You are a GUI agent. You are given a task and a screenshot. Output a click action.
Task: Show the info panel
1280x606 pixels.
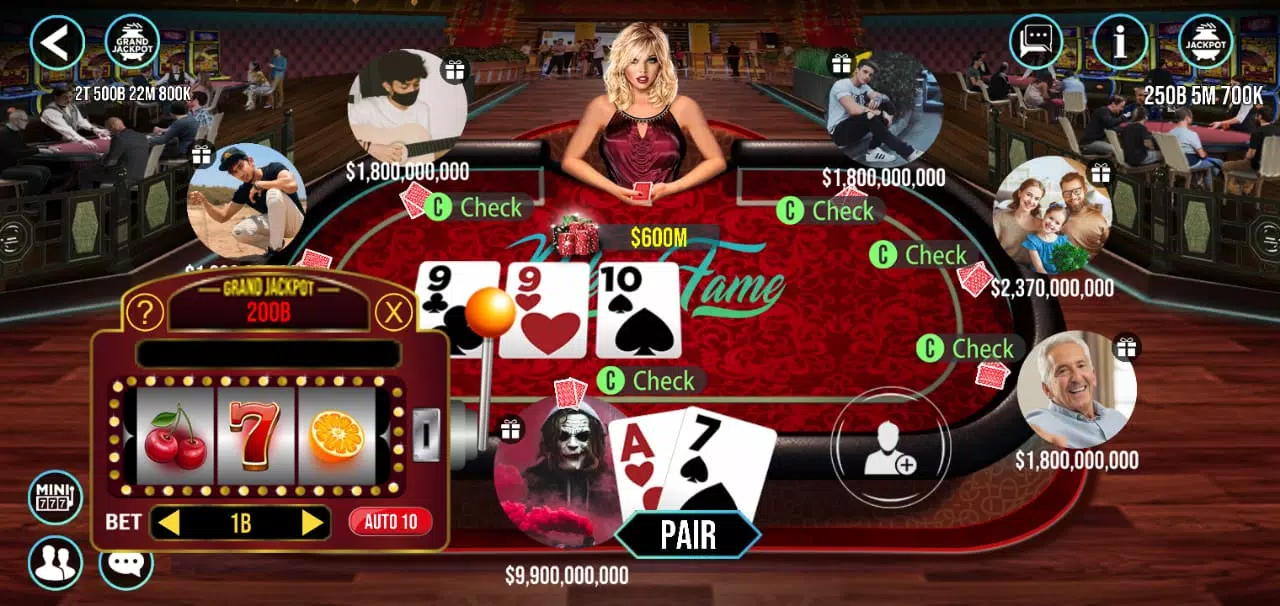pos(1119,42)
